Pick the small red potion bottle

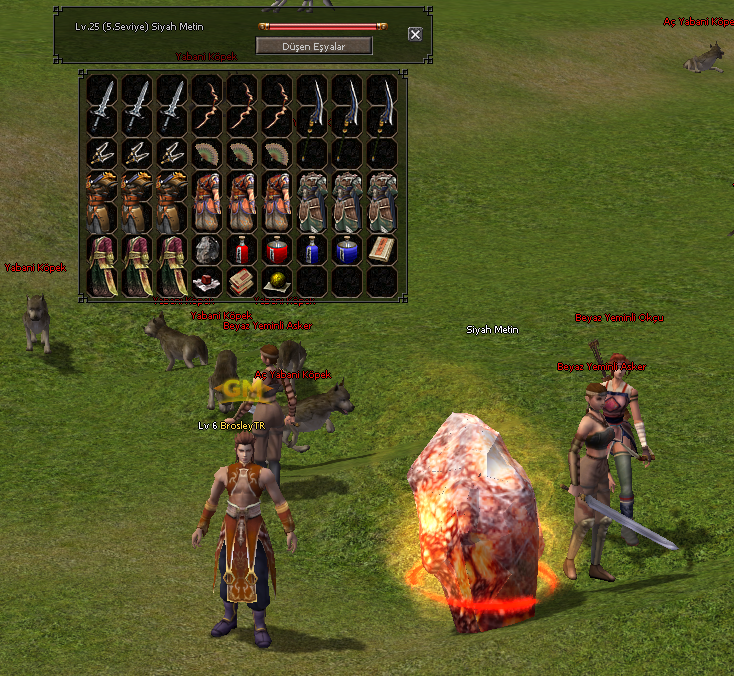pyautogui.click(x=241, y=249)
